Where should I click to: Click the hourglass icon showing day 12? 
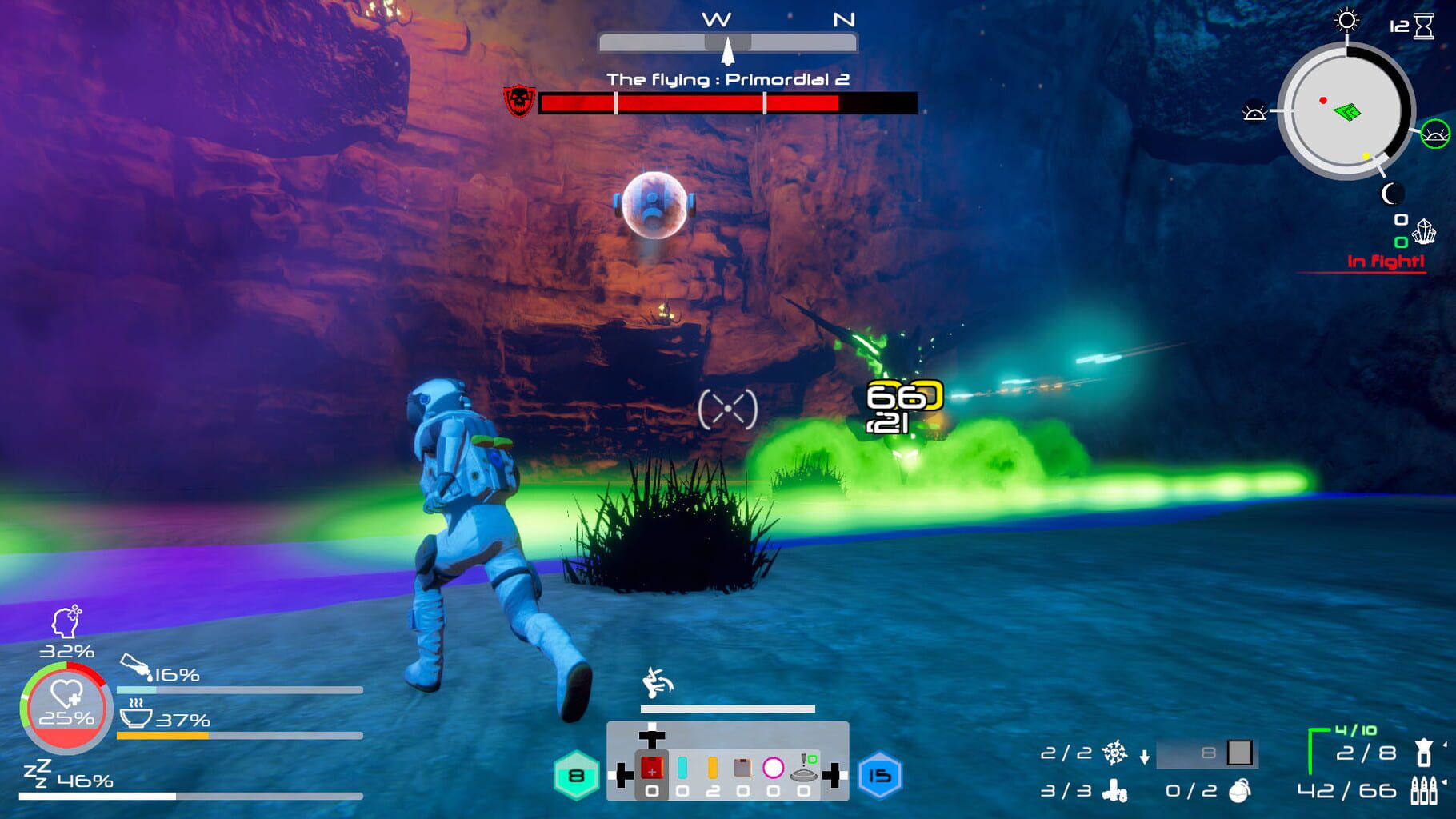coord(1422,26)
